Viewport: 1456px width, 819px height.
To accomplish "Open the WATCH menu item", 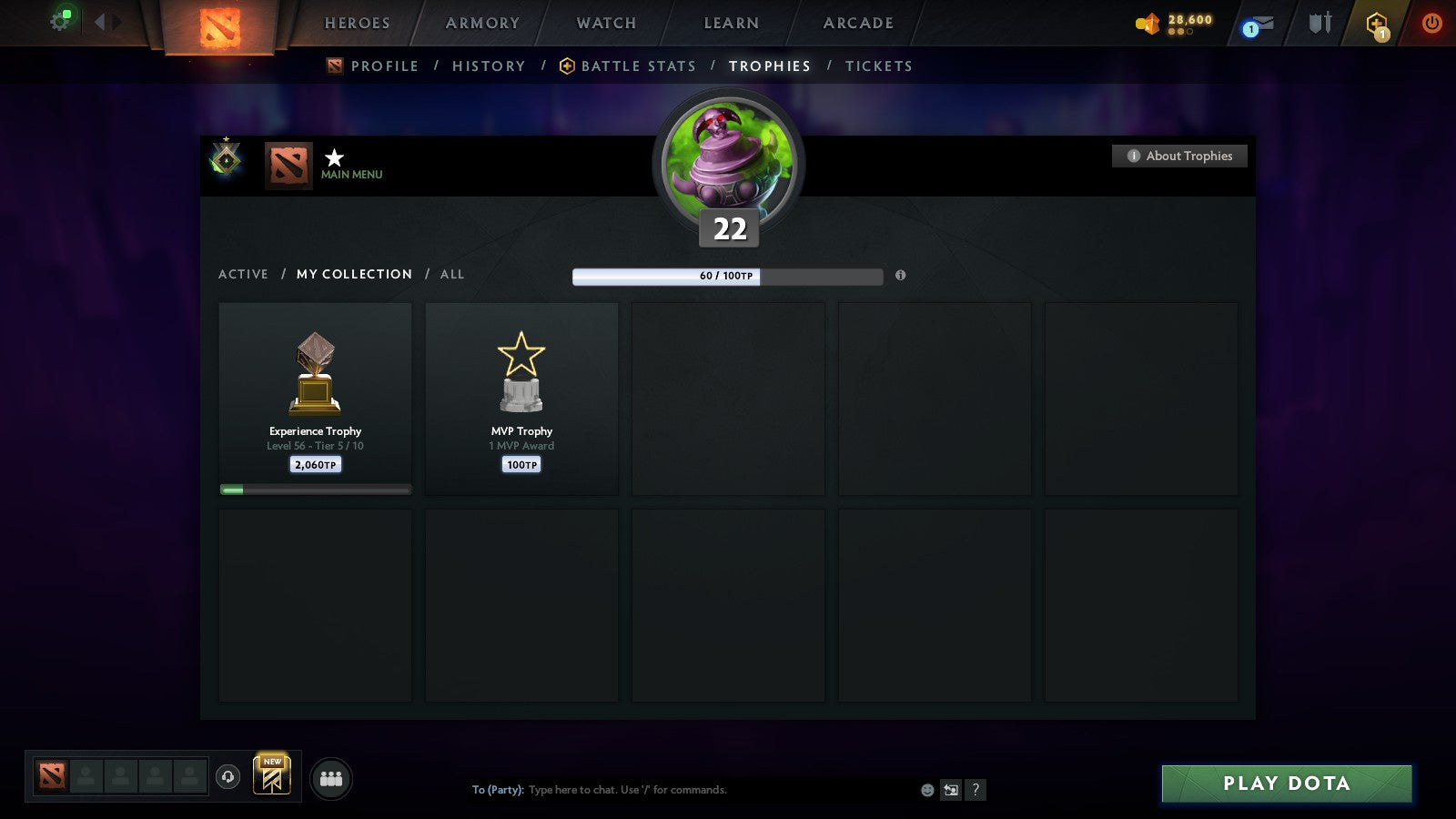I will pyautogui.click(x=604, y=24).
